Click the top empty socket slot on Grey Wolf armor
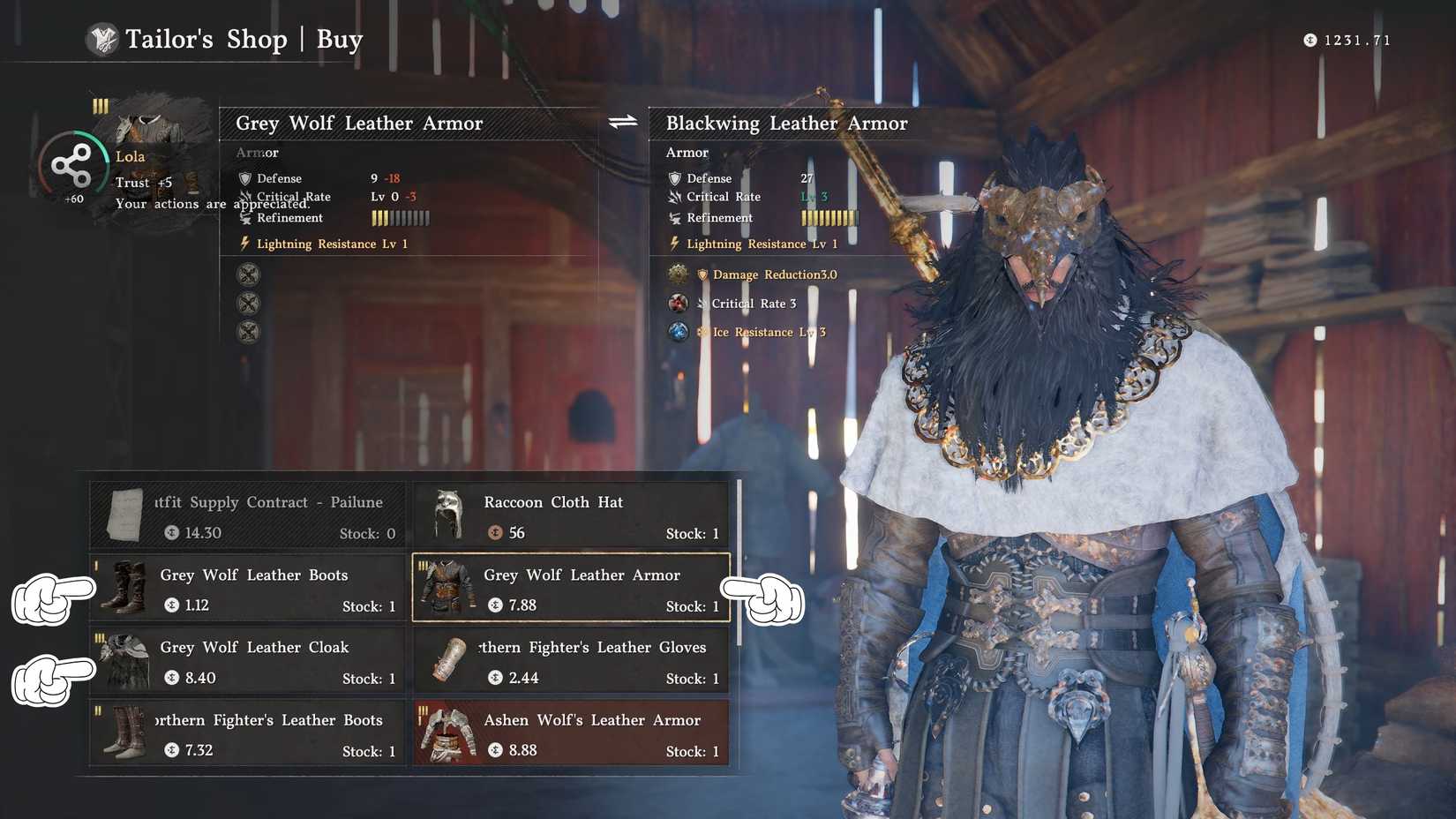The width and height of the screenshot is (1456, 819). pos(248,274)
